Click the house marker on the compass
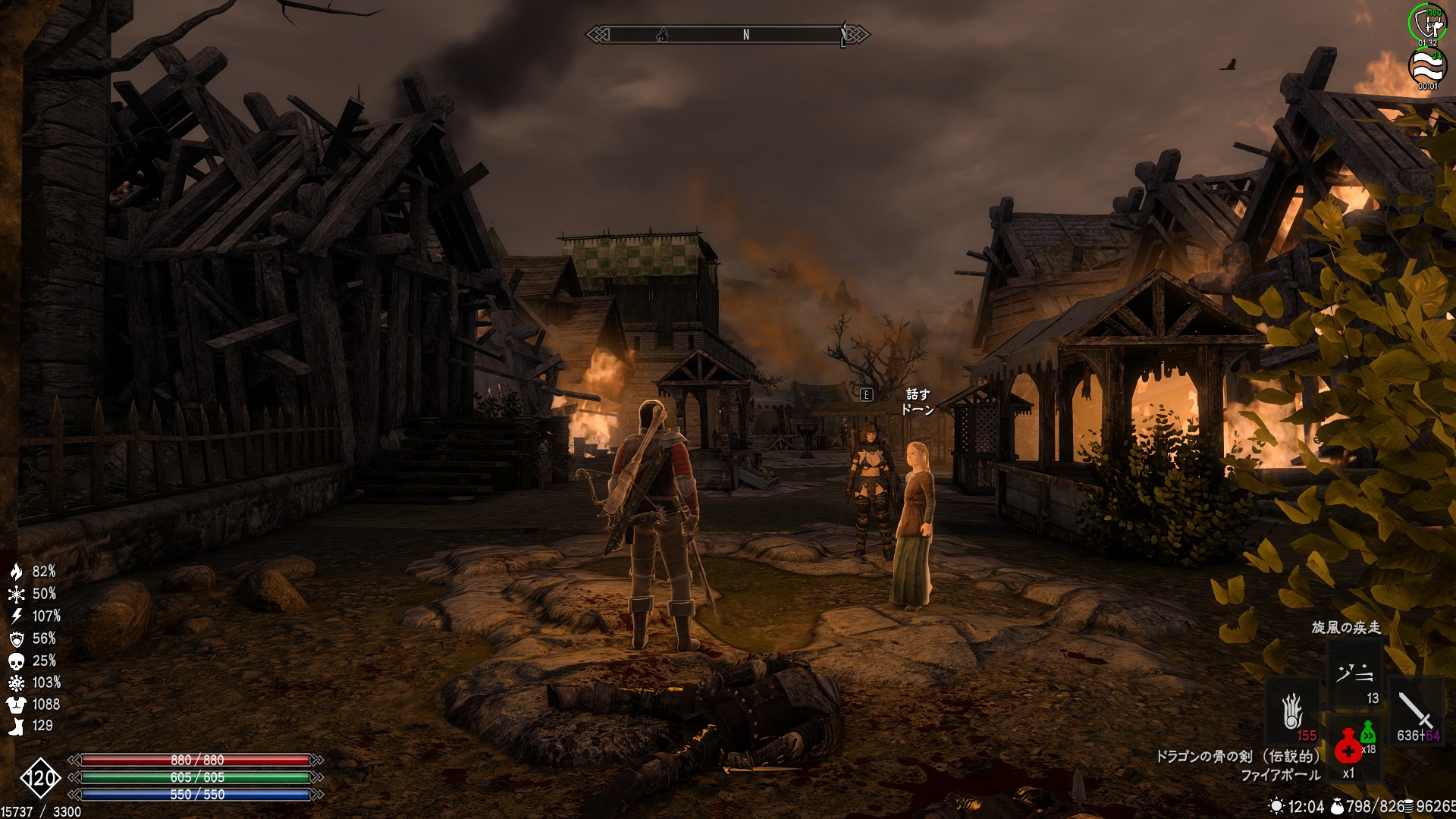Image resolution: width=1456 pixels, height=819 pixels. coord(662,34)
